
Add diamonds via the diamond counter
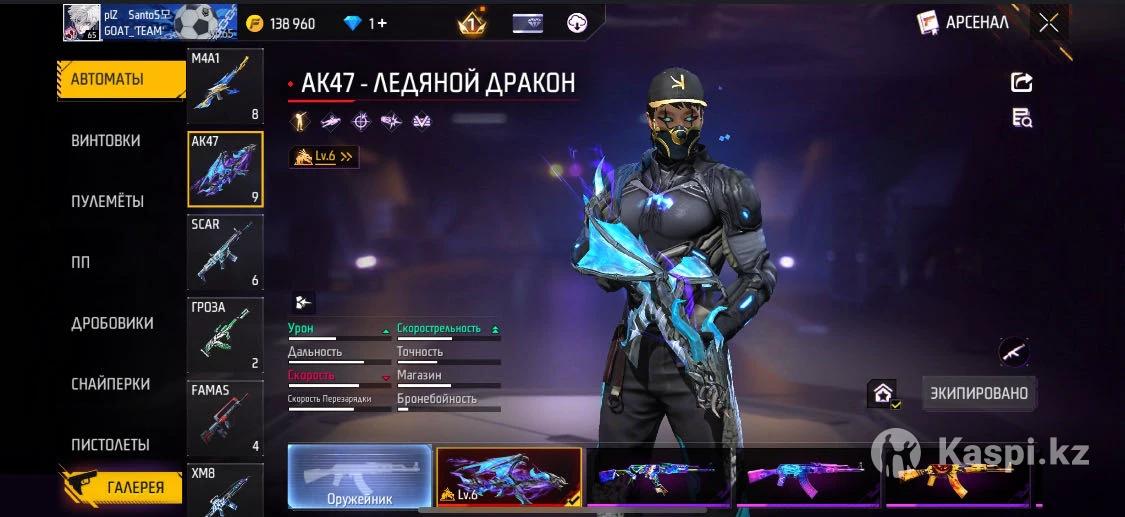pos(365,23)
